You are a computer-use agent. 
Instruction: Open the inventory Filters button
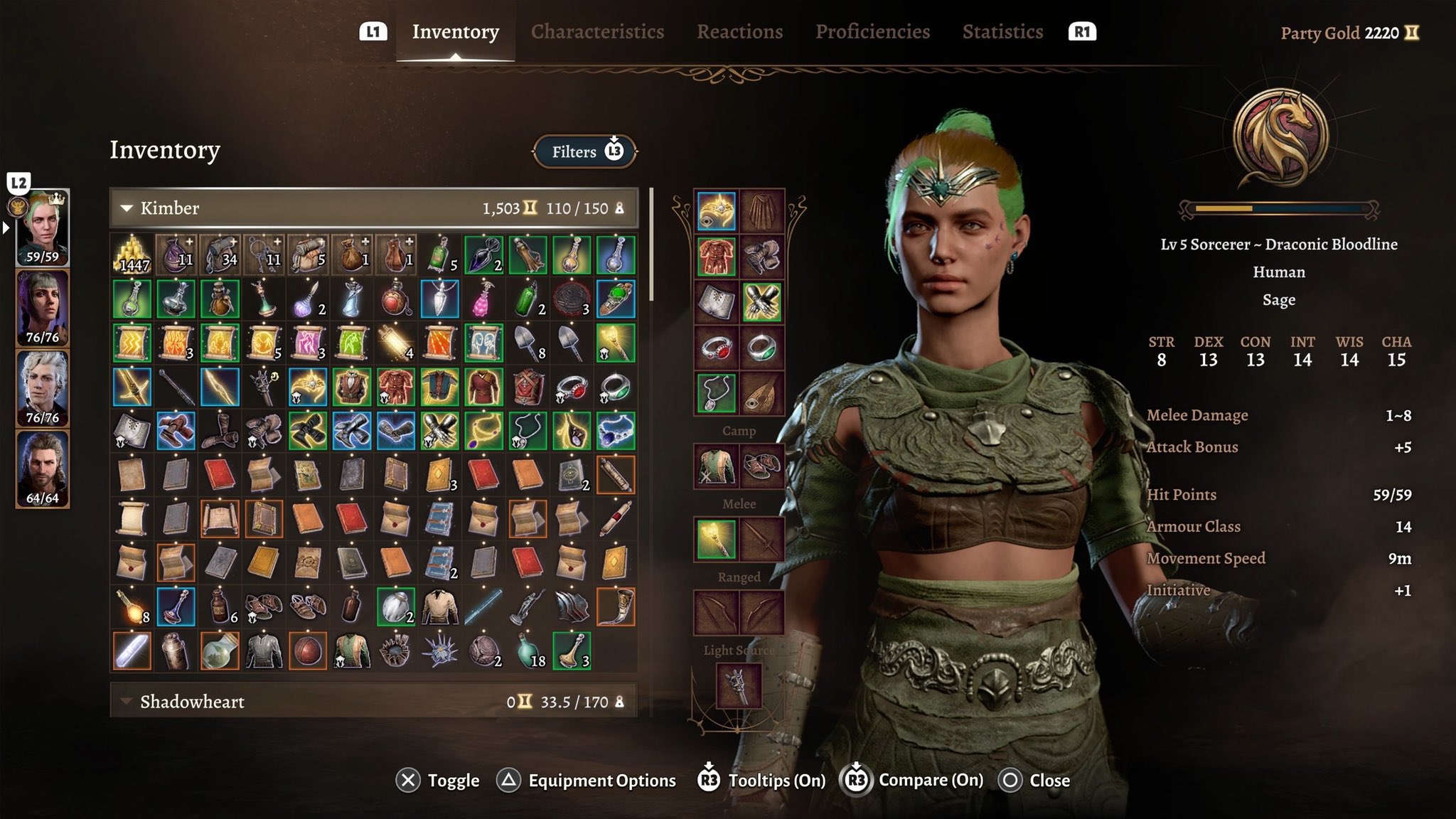584,151
